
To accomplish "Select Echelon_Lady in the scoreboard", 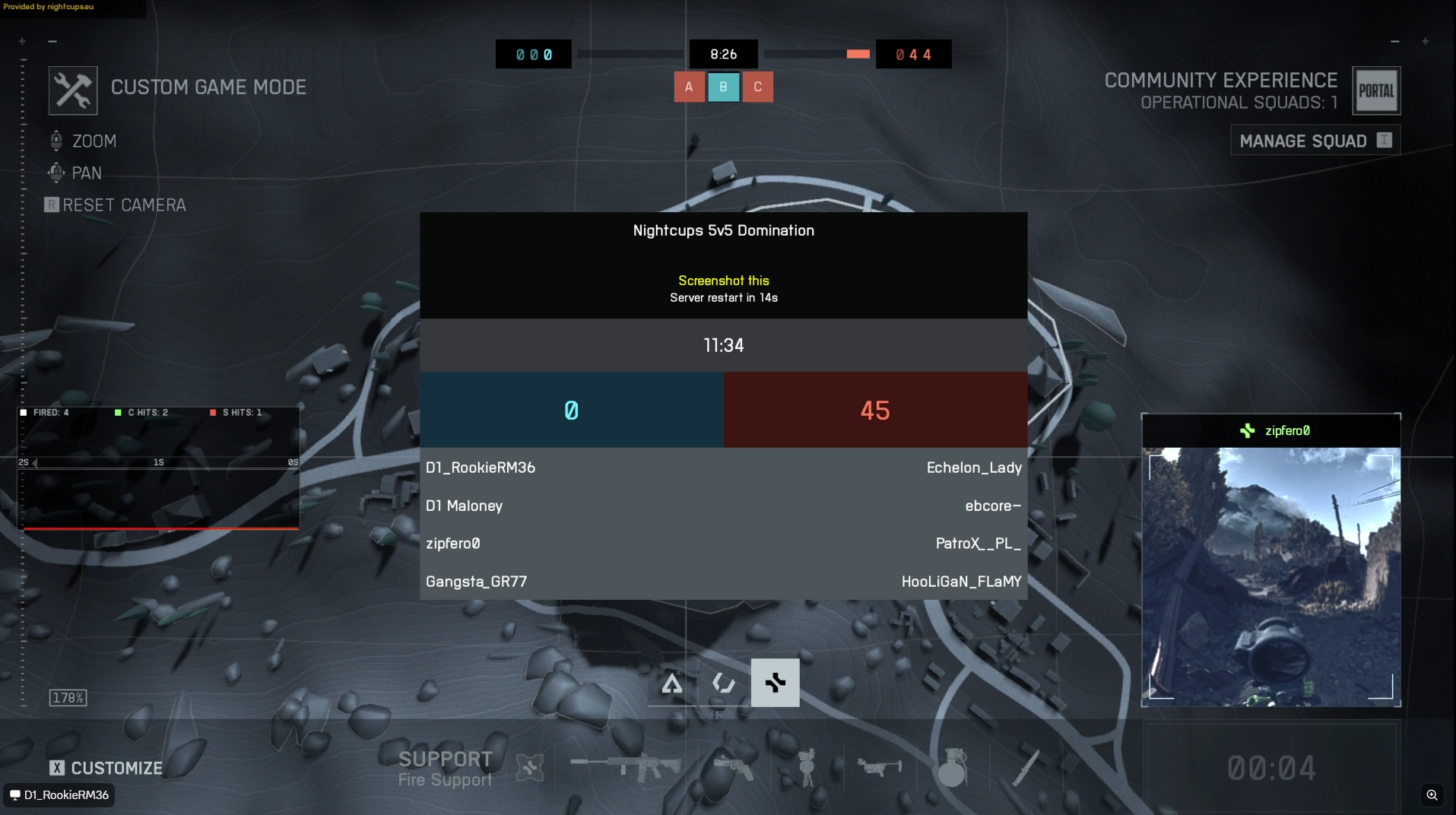I will (x=973, y=468).
